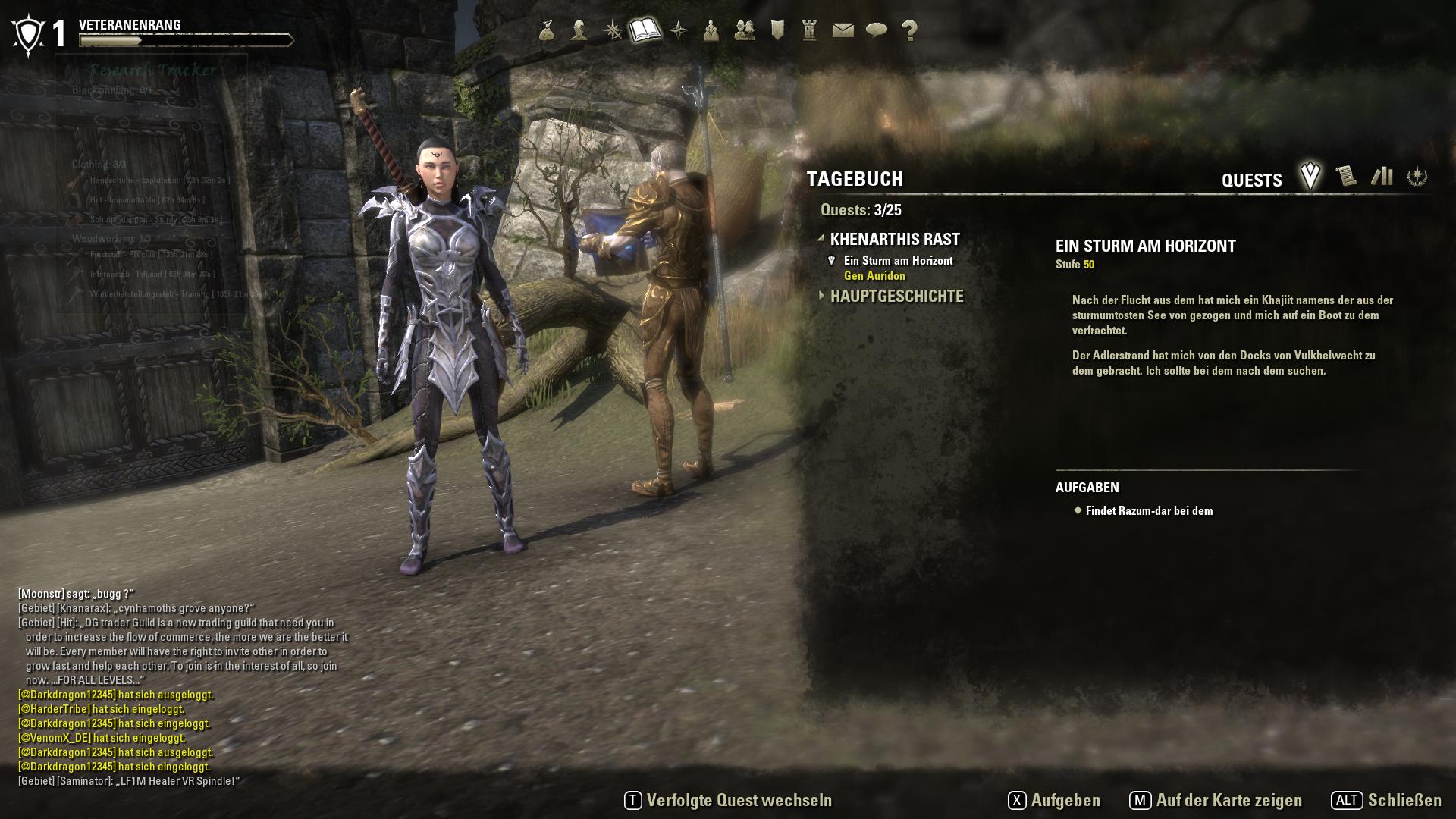Screen dimensions: 1456x819
Task: Open the question mark help icon
Action: (x=909, y=30)
